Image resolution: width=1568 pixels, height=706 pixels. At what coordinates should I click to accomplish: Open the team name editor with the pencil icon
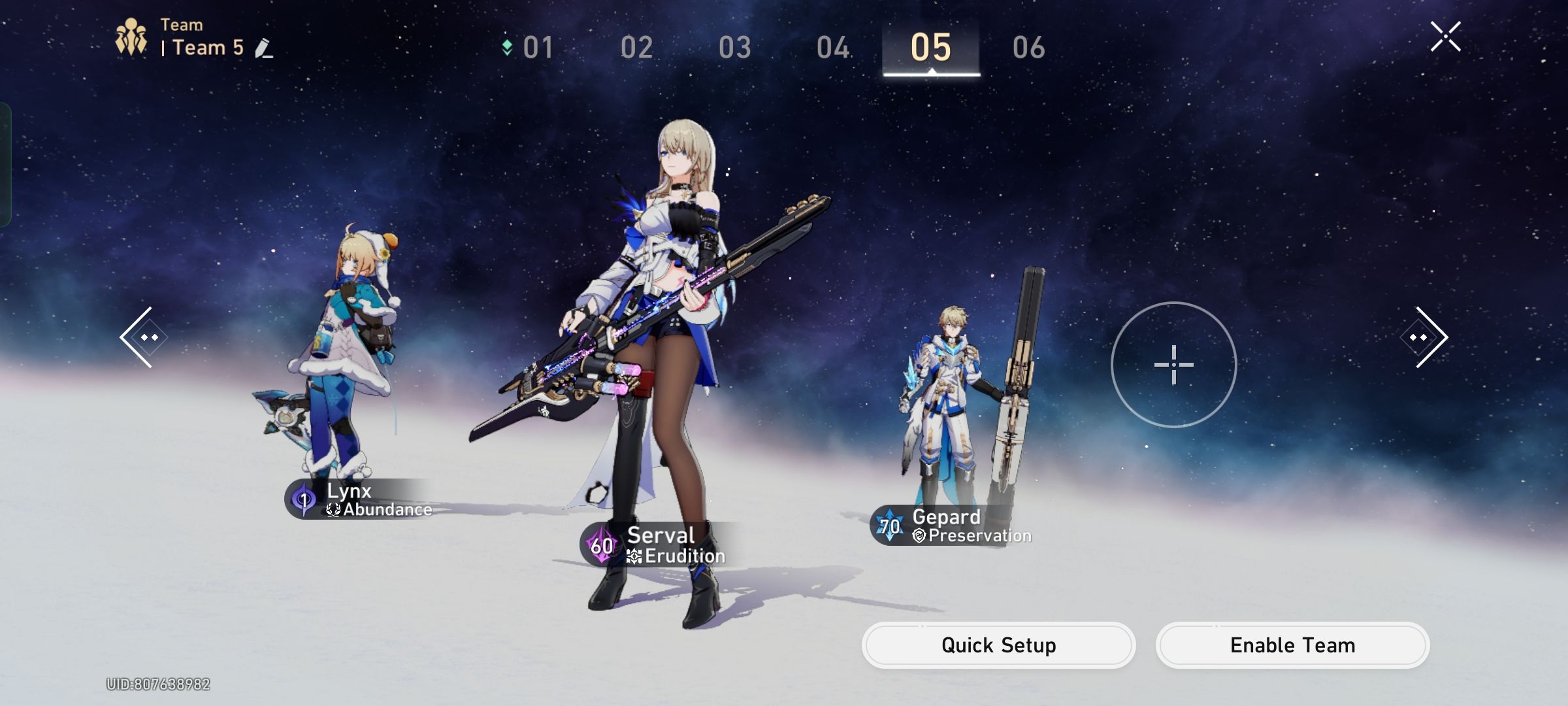pos(261,48)
